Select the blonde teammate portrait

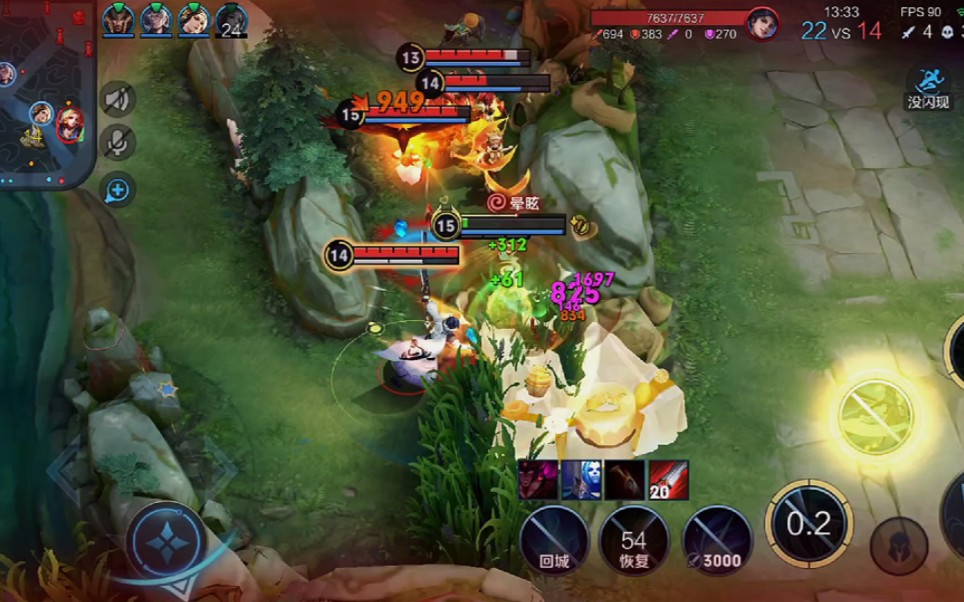(194, 19)
